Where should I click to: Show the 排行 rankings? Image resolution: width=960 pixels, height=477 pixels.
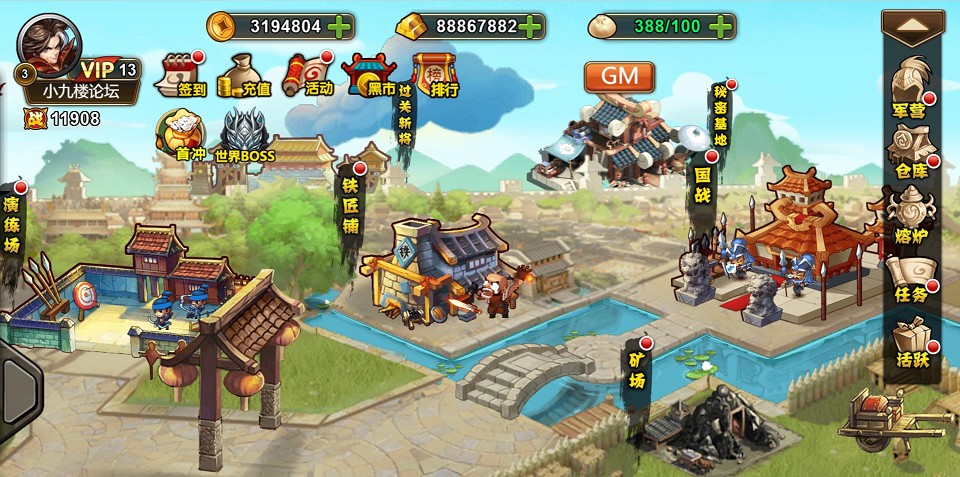click(x=434, y=74)
